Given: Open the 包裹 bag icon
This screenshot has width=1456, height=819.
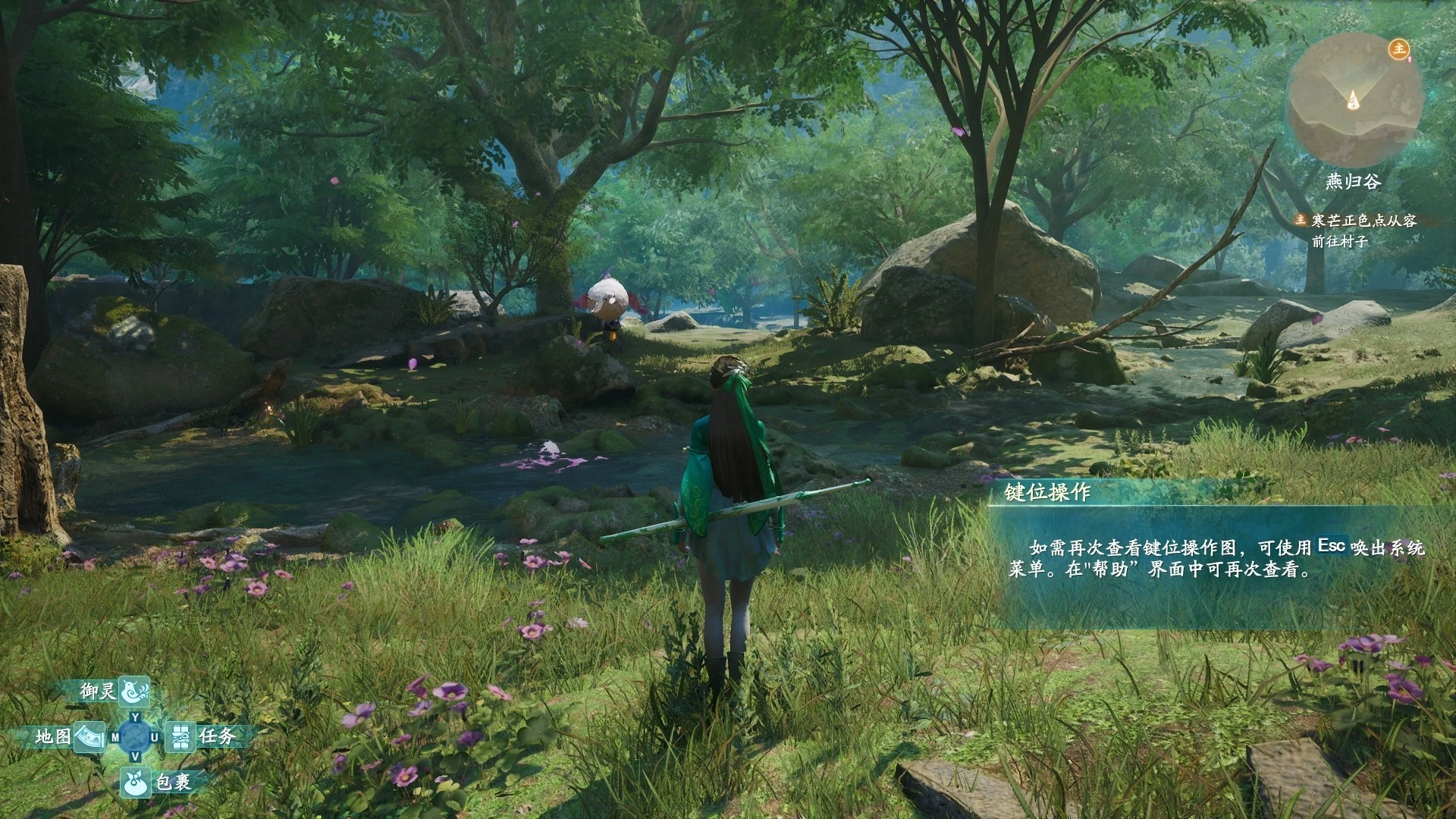Looking at the screenshot, I should 136,782.
